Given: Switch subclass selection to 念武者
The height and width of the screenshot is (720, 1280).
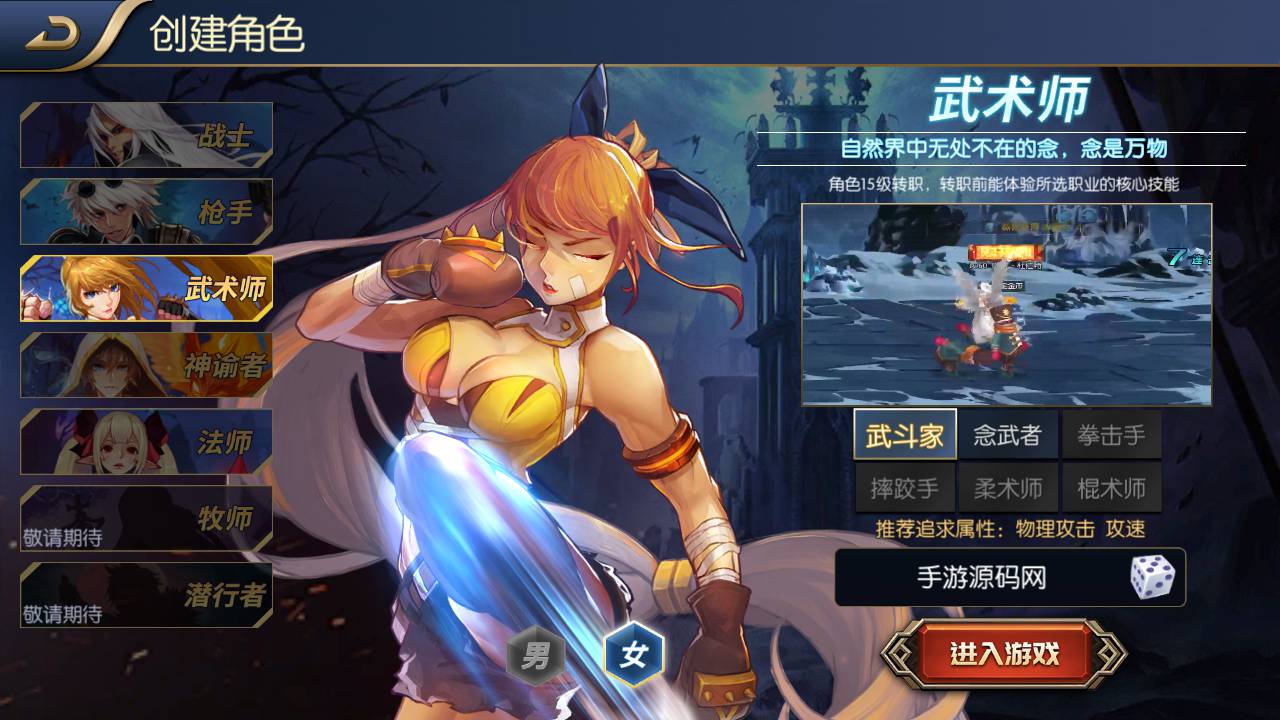Looking at the screenshot, I should point(1010,434).
